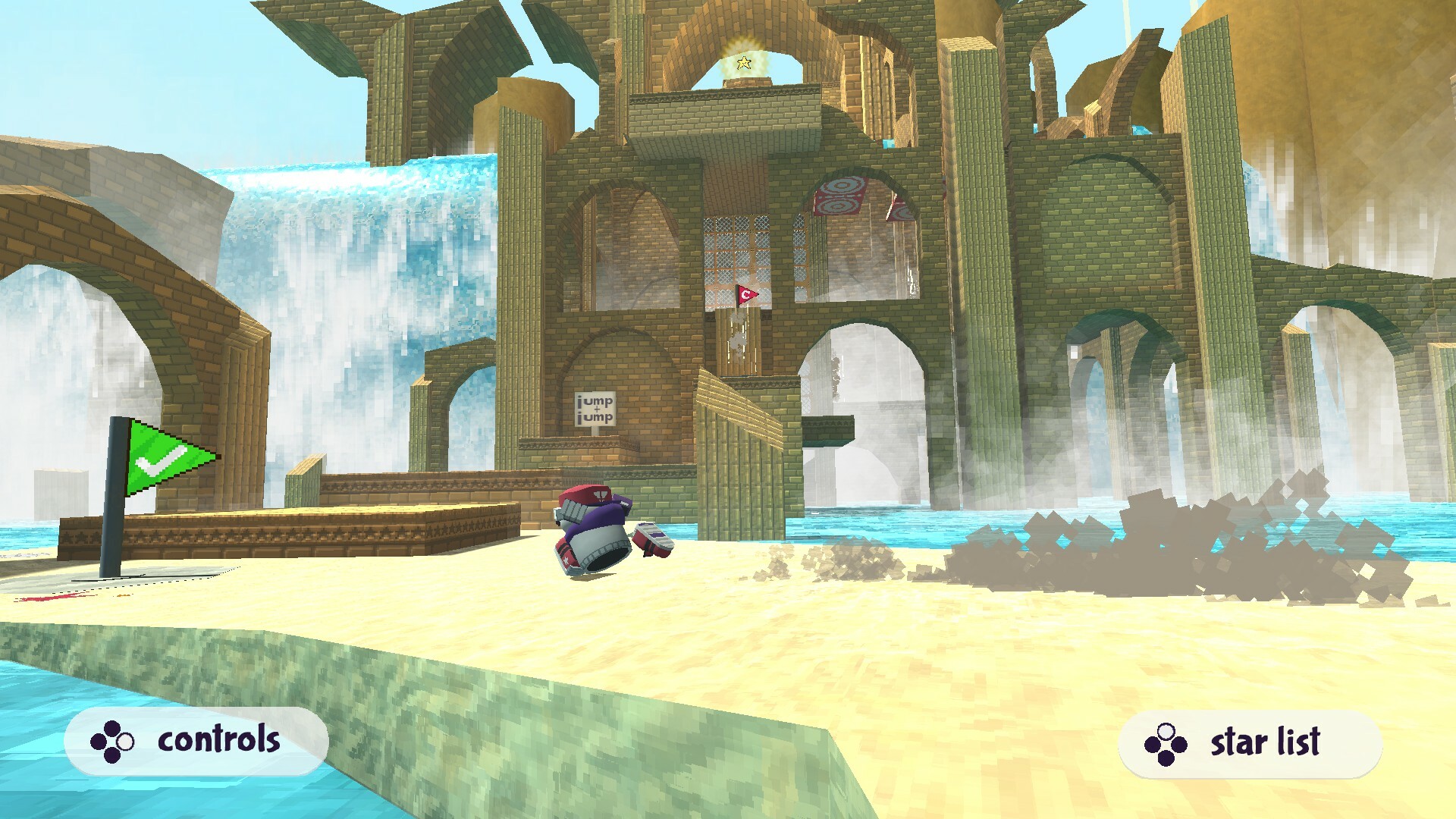Click the red "C" pennant flag
Image resolution: width=1456 pixels, height=819 pixels.
(x=746, y=293)
